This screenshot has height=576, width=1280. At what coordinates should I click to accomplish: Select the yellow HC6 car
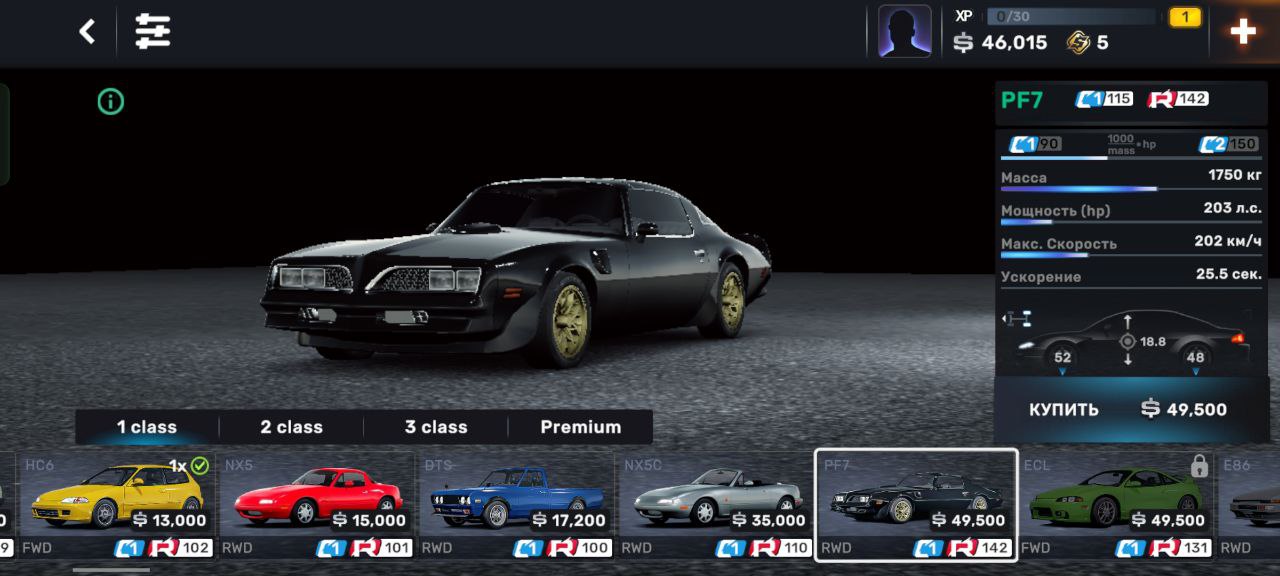117,505
